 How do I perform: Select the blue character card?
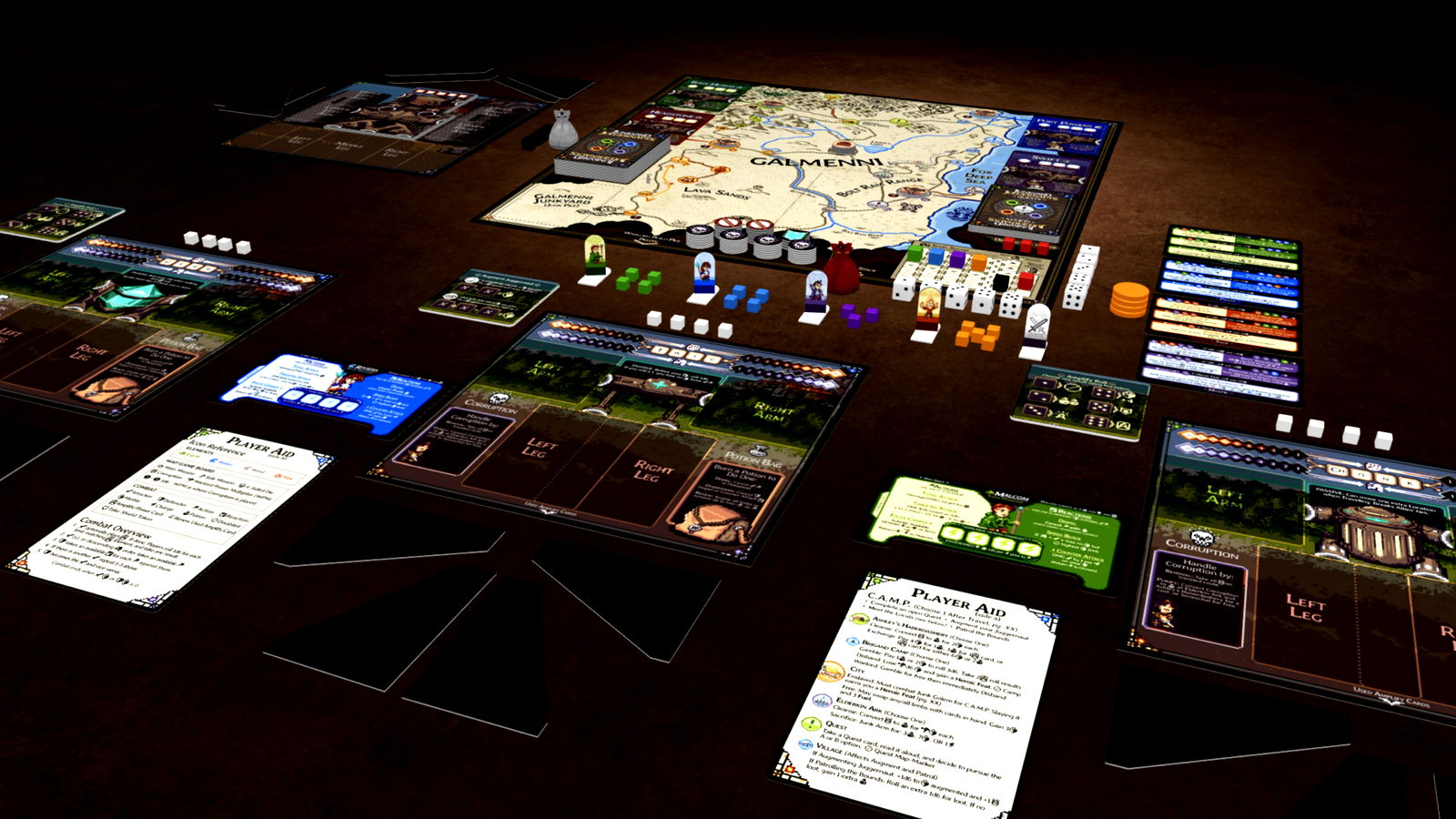pos(330,388)
